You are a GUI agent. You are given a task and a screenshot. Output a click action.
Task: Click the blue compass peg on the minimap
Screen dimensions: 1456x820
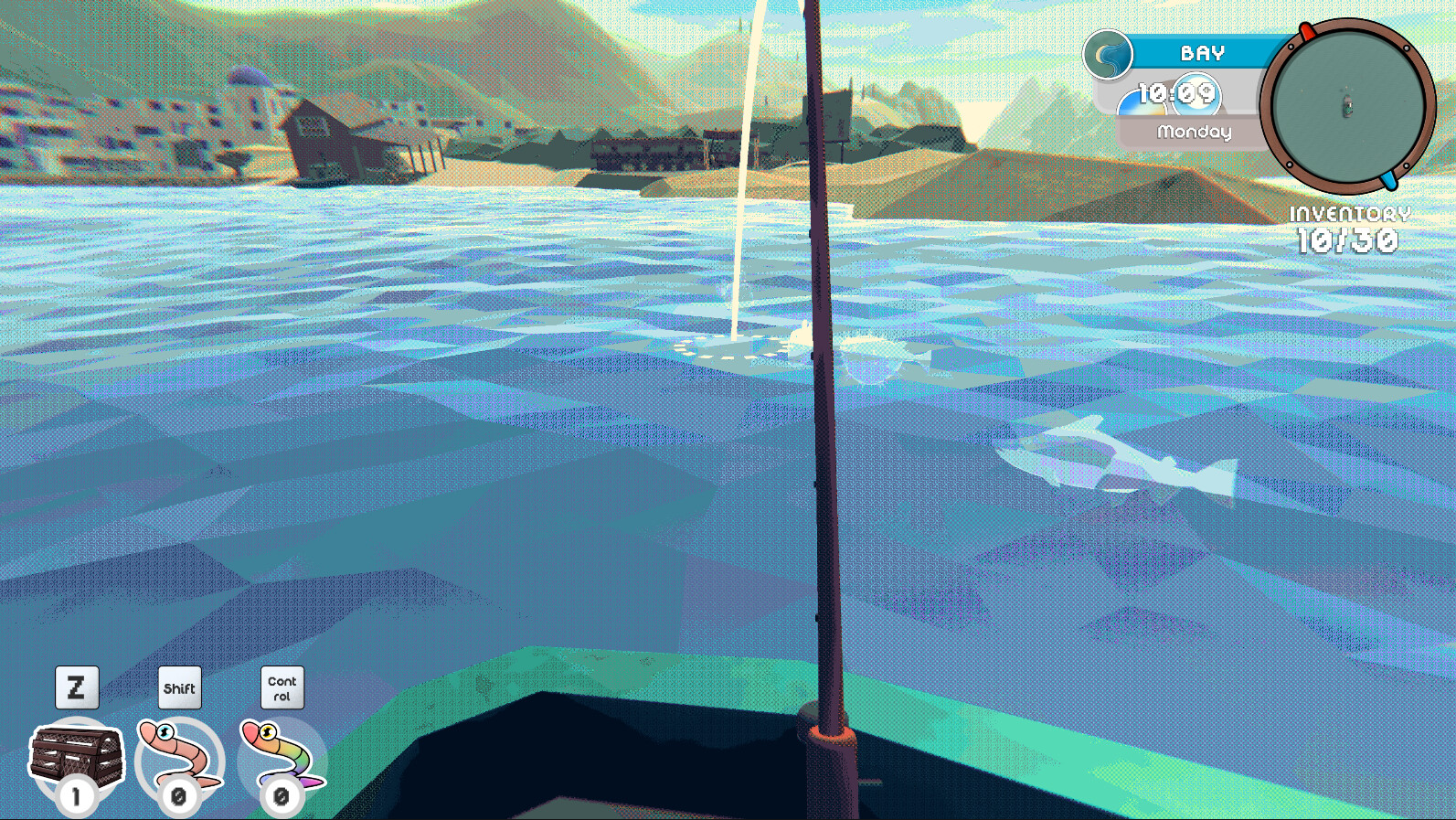(x=1388, y=180)
